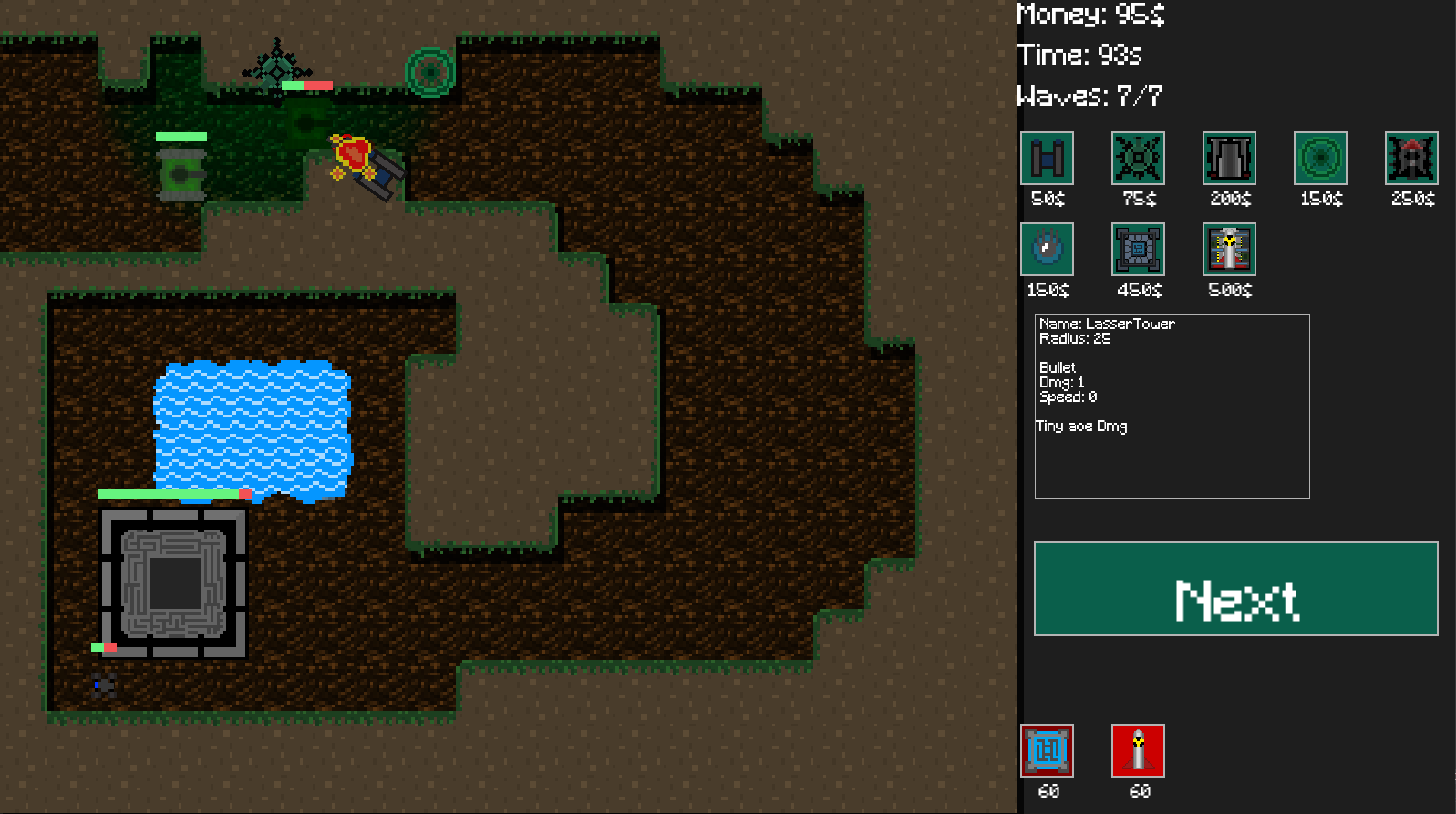Viewport: 1456px width, 814px height.
Task: Click the long green health bar near the water
Action: tap(169, 493)
